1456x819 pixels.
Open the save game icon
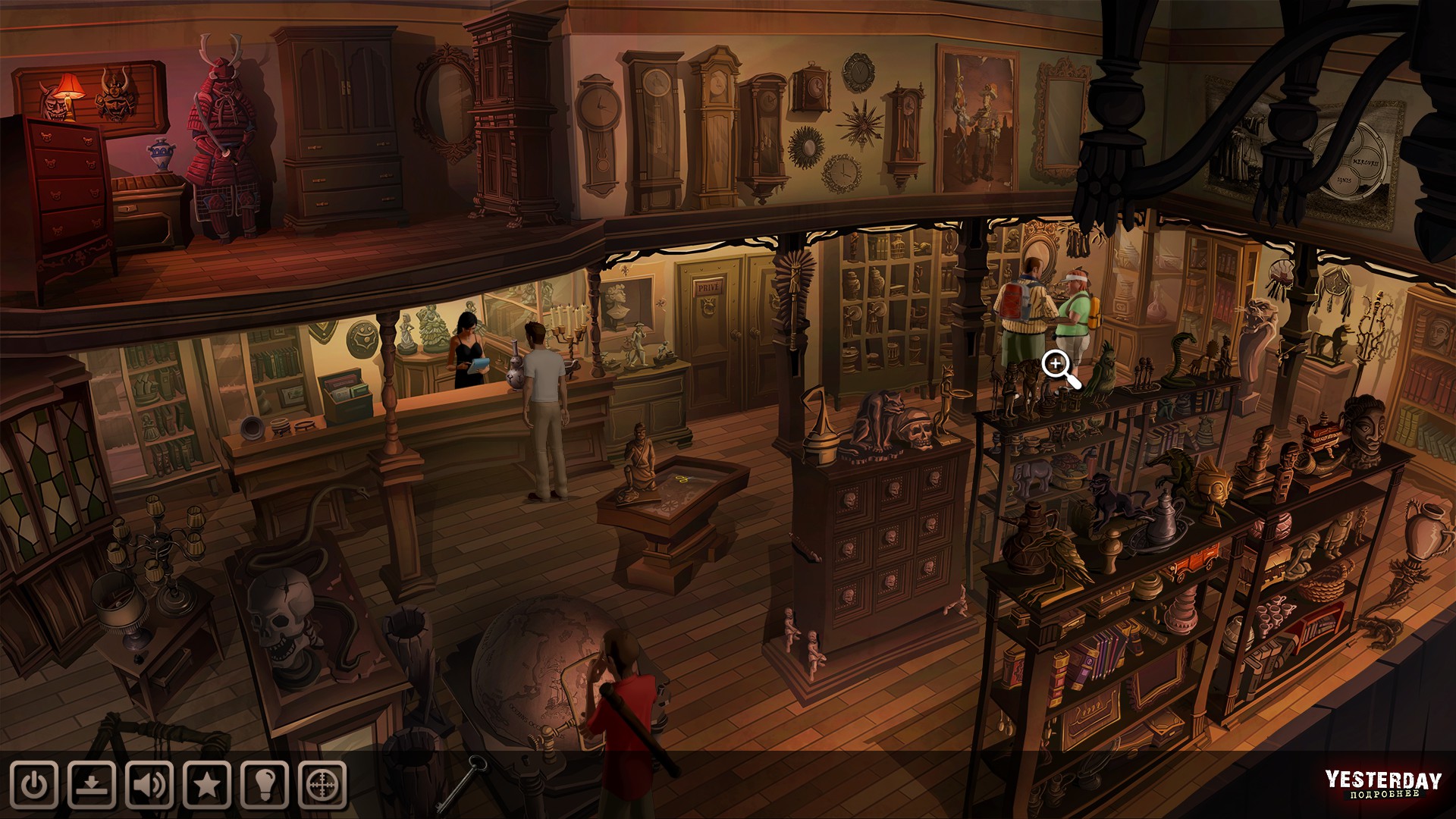[x=92, y=785]
